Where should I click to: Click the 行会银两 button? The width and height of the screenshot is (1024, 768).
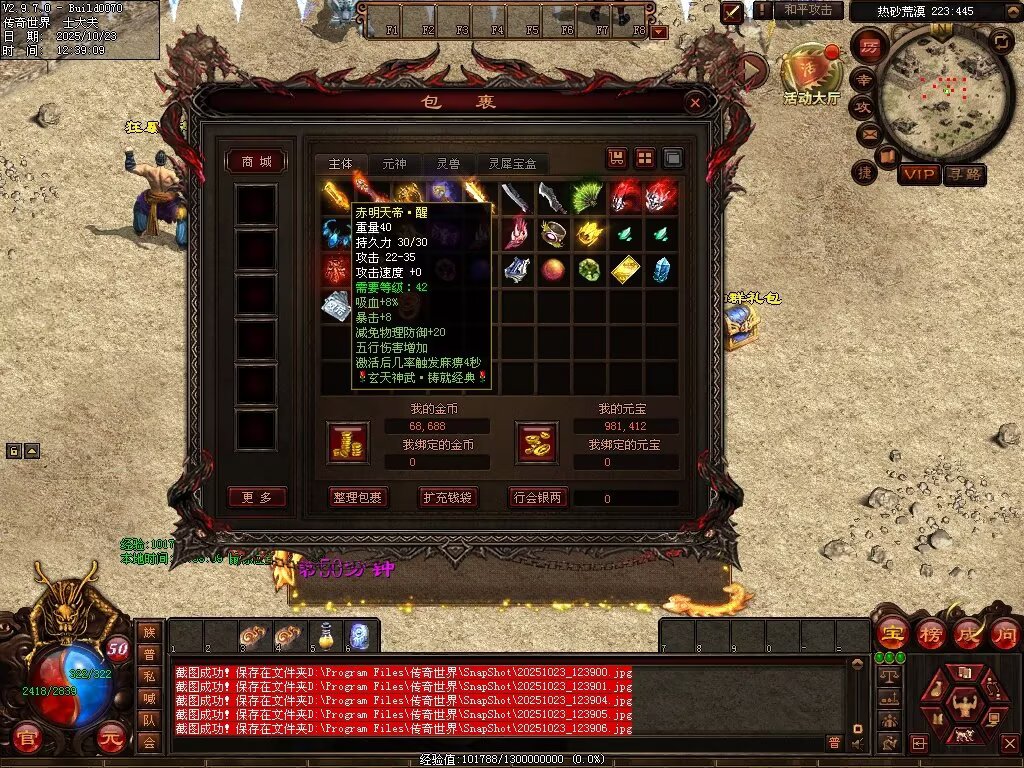point(538,497)
